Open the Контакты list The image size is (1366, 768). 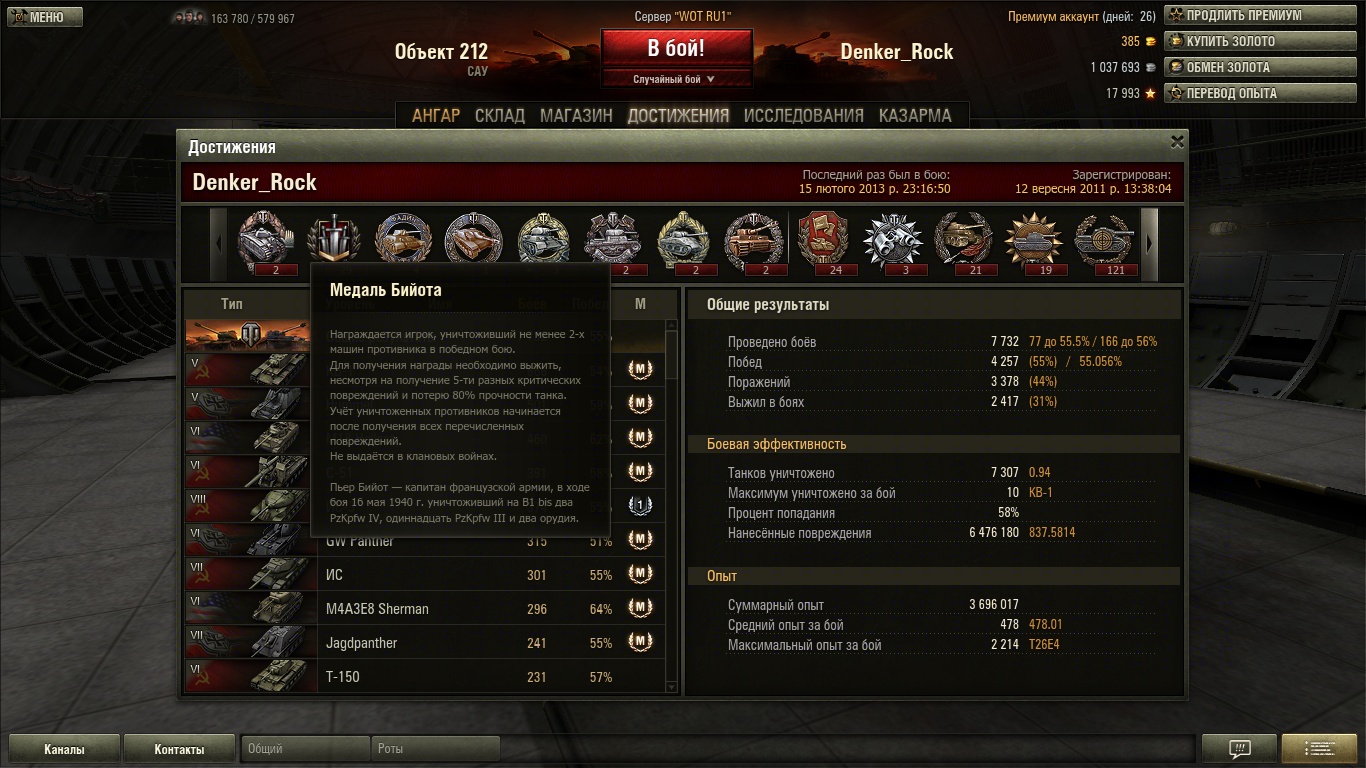click(x=179, y=749)
